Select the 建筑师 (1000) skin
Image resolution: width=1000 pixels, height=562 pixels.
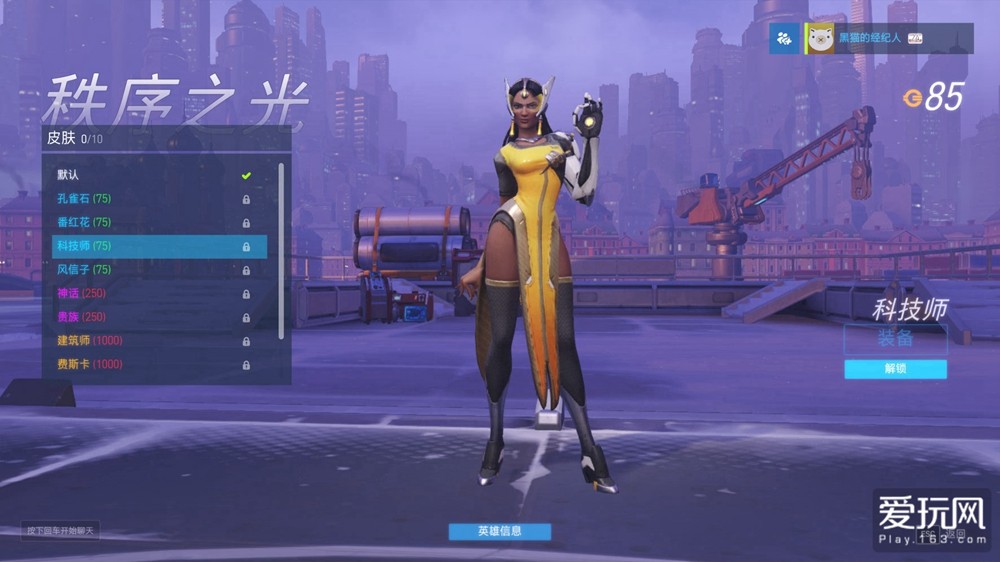[x=150, y=341]
